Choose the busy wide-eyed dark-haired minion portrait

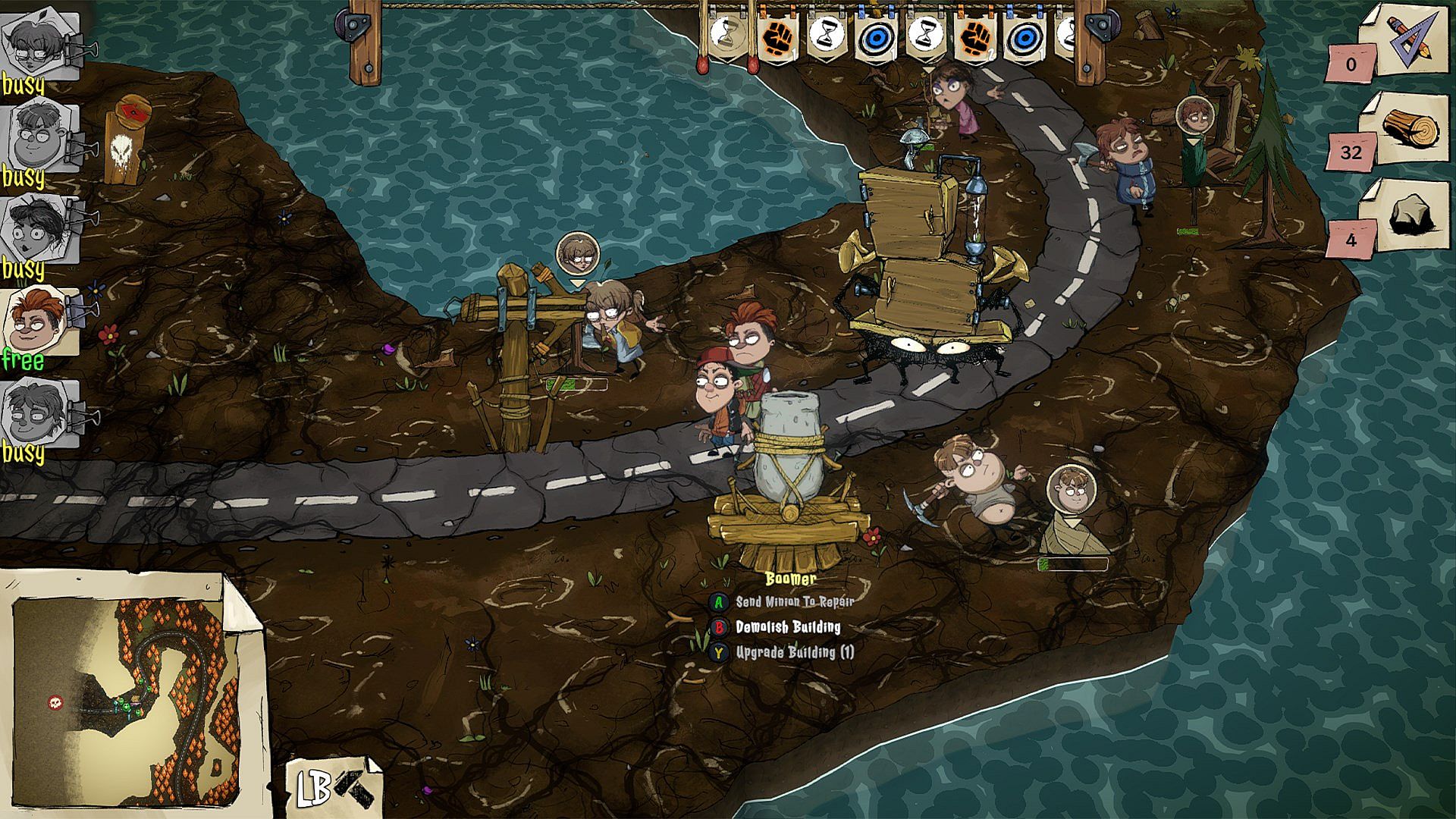(38, 227)
